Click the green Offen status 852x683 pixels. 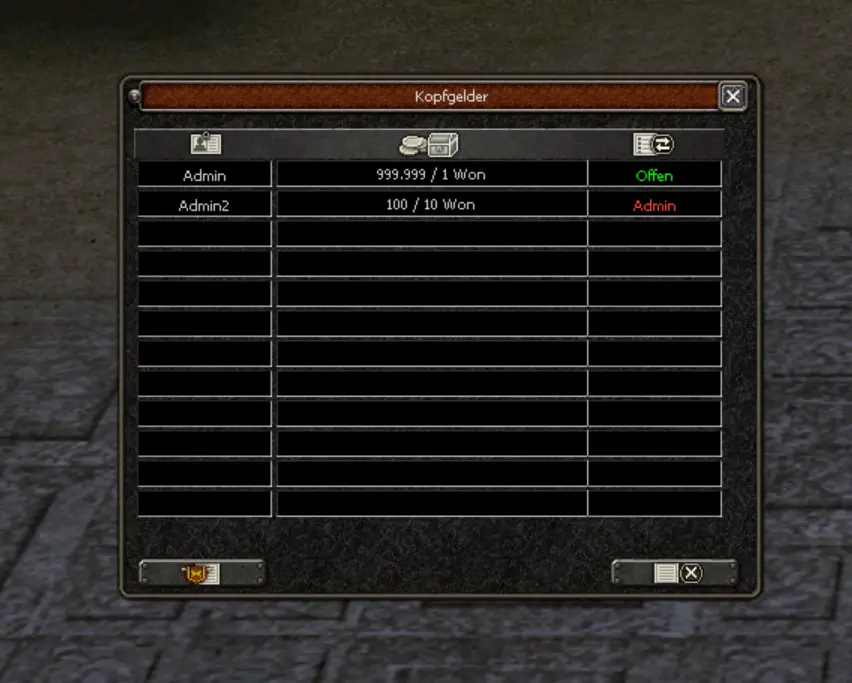coord(654,176)
